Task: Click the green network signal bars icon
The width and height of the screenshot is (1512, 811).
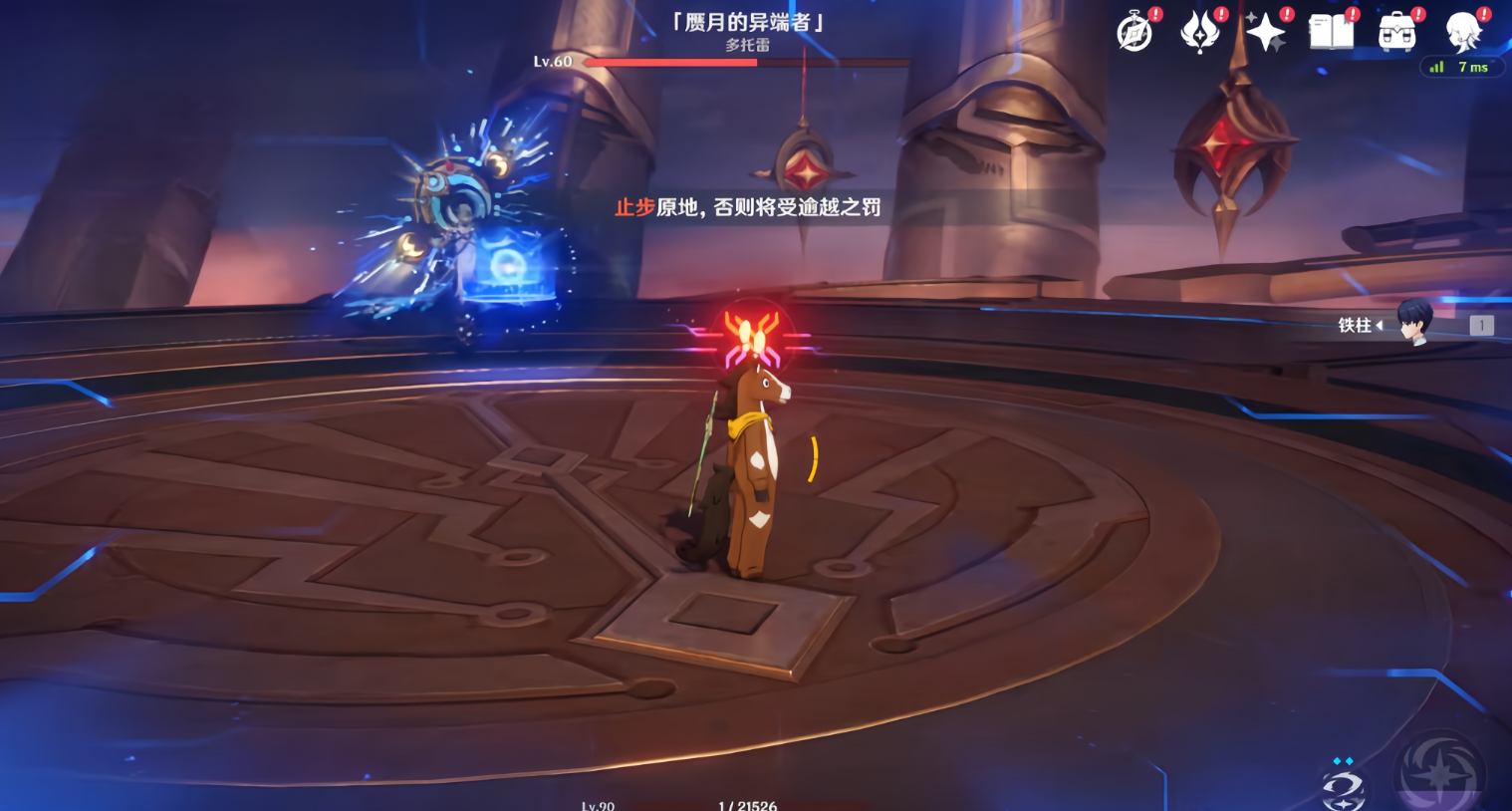Action: [x=1435, y=67]
